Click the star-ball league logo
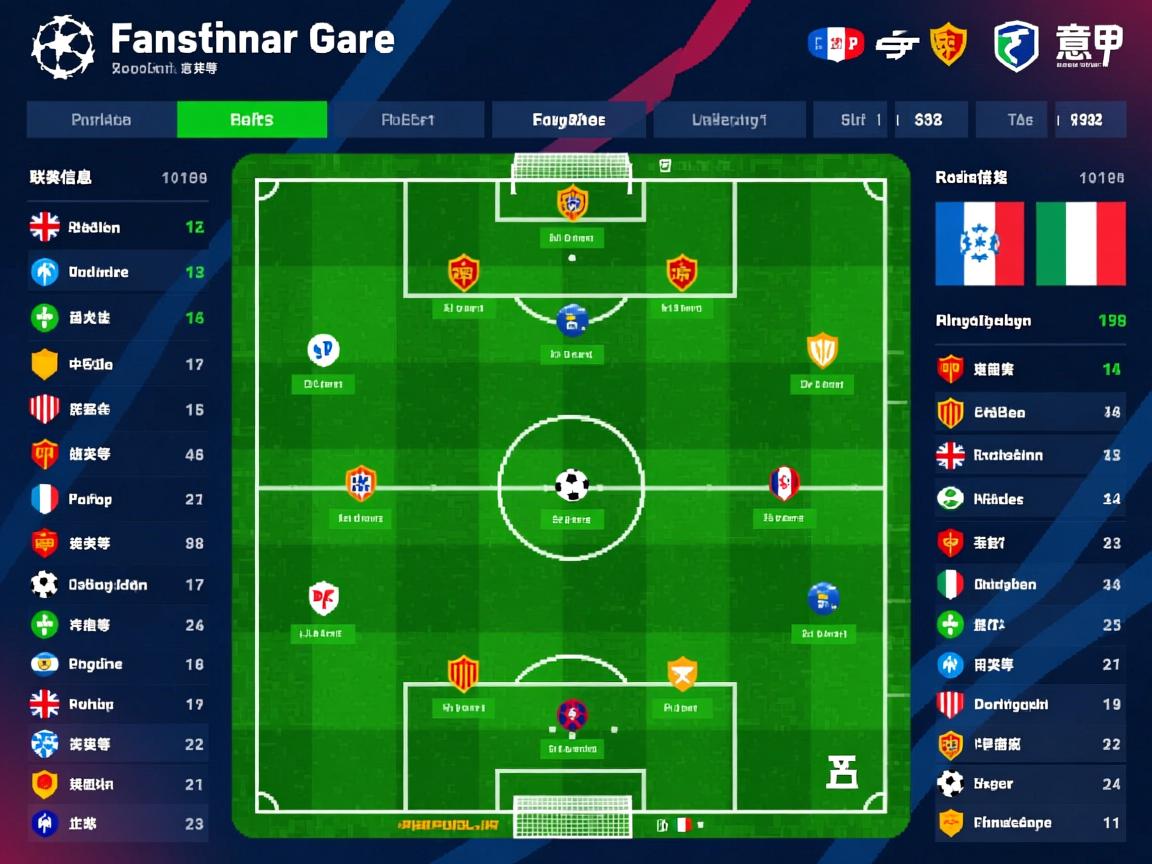This screenshot has width=1152, height=864. tap(63, 46)
